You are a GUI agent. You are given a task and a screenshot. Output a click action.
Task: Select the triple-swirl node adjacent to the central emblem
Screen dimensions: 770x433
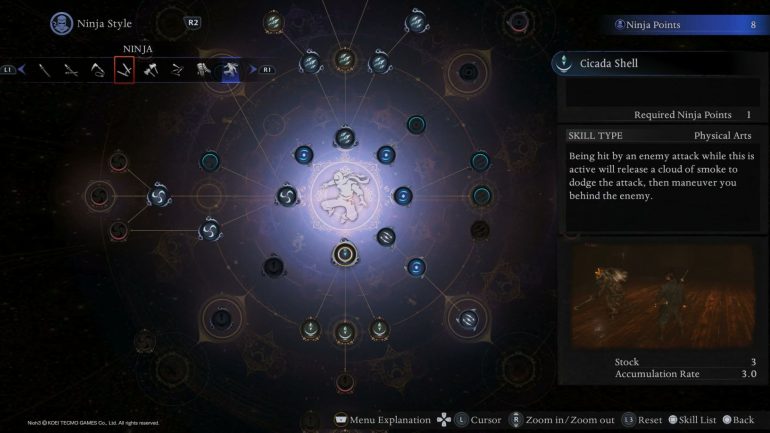pyautogui.click(x=287, y=194)
